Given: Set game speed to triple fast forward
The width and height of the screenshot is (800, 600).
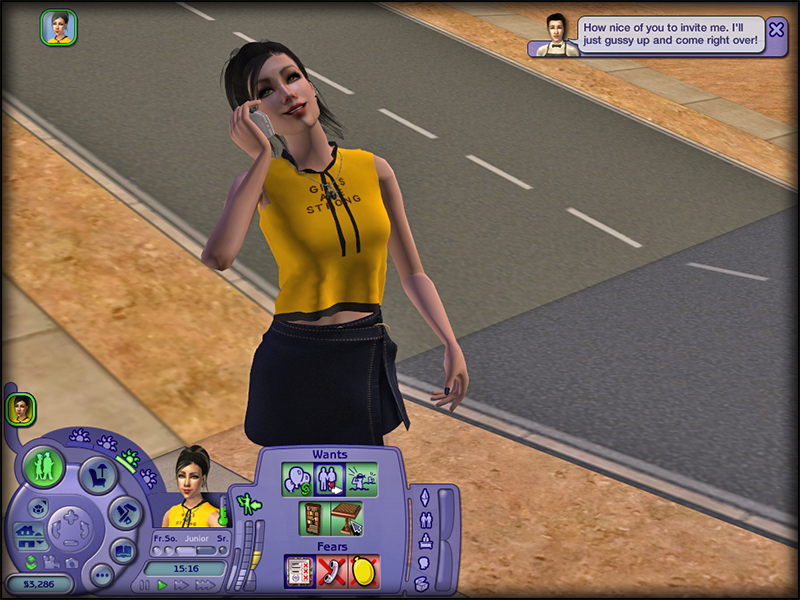Looking at the screenshot, I should (204, 585).
